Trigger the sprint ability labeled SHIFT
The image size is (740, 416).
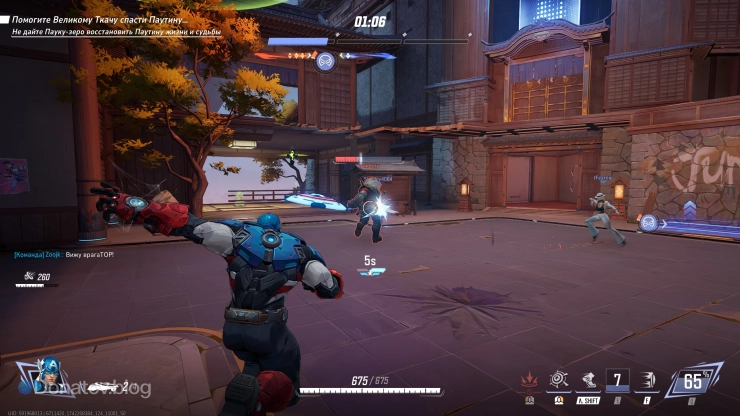coord(588,380)
